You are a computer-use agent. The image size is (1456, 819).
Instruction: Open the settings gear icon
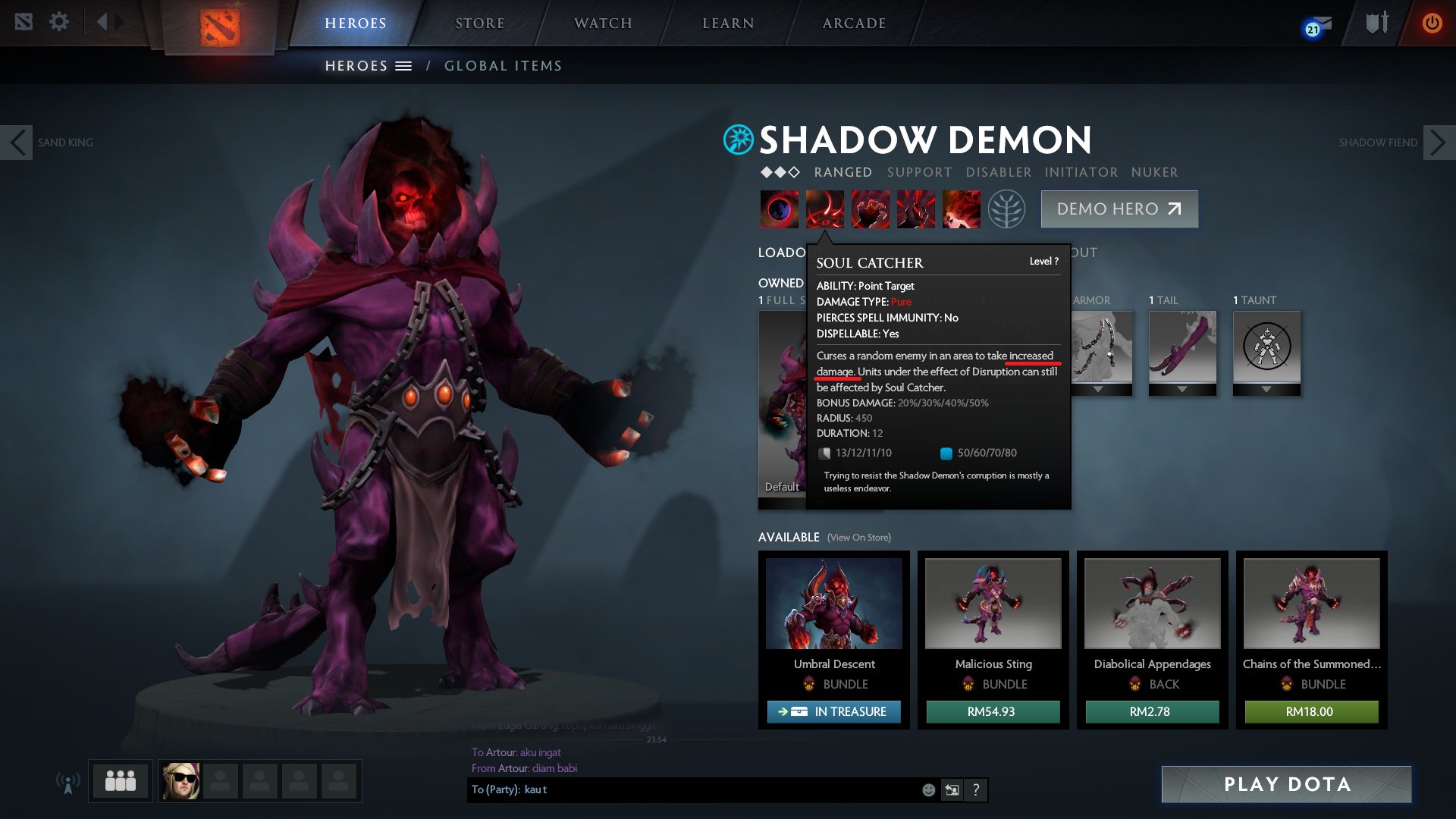[59, 21]
